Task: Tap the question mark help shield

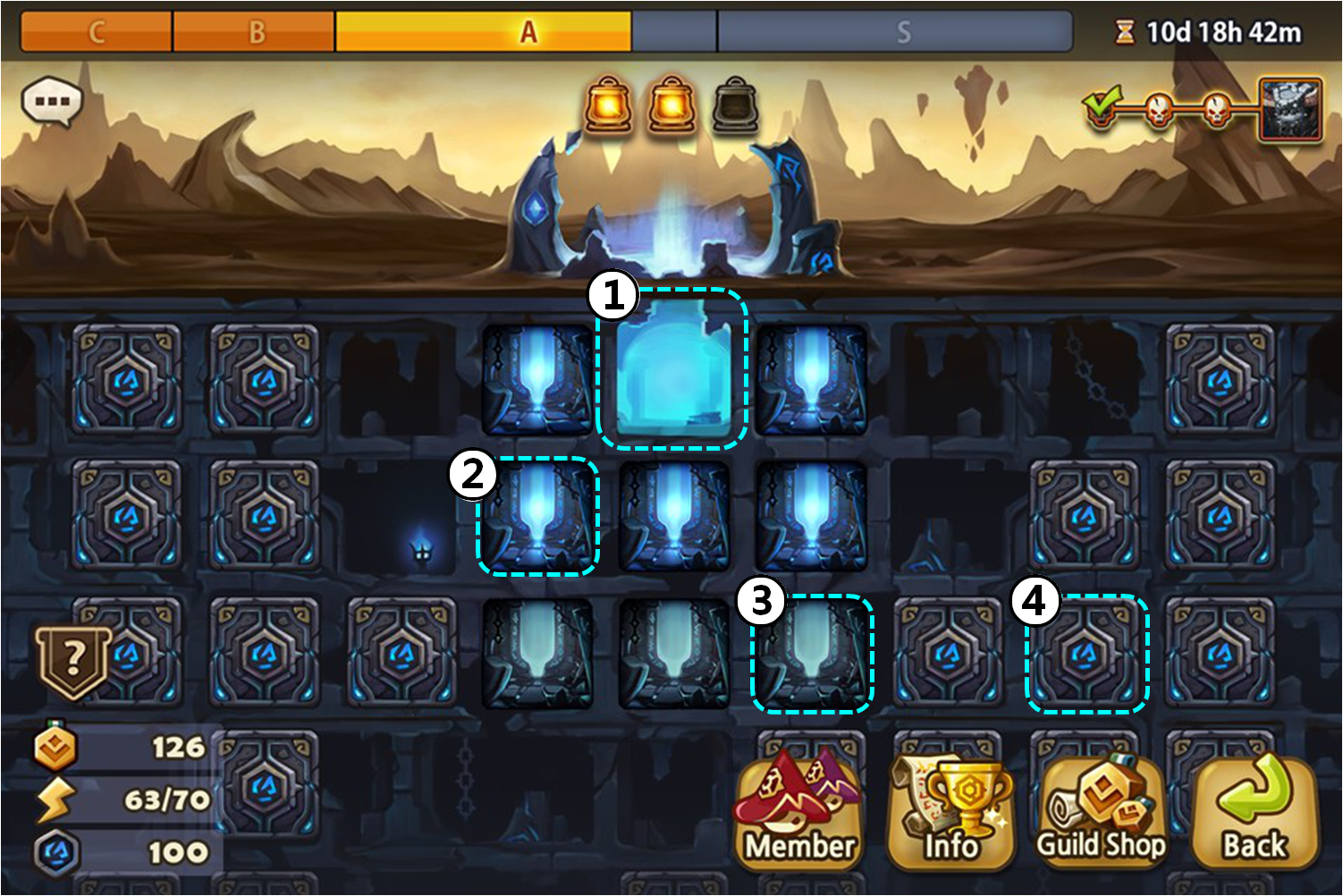Action: point(73,660)
